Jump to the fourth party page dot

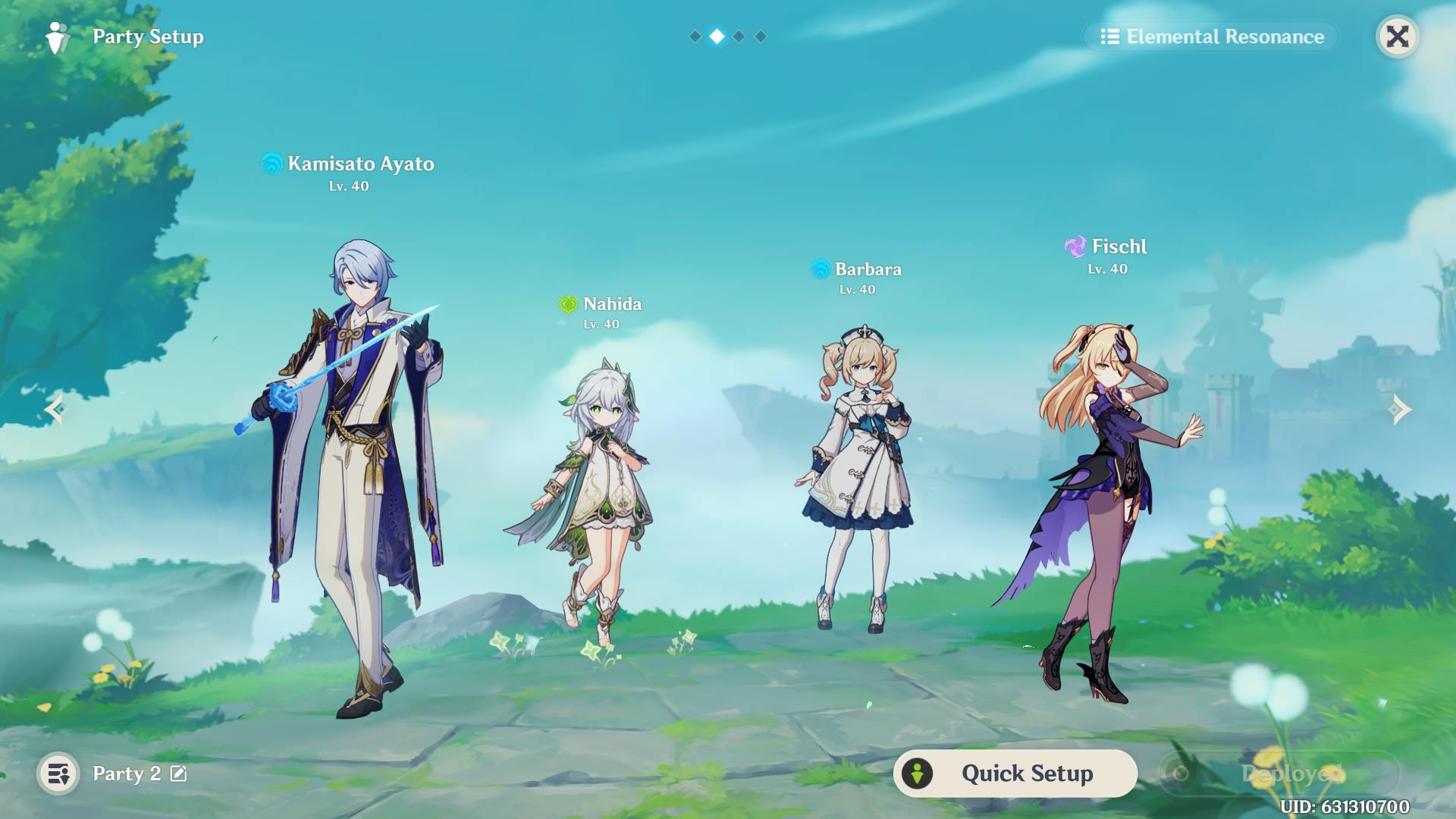(x=761, y=36)
